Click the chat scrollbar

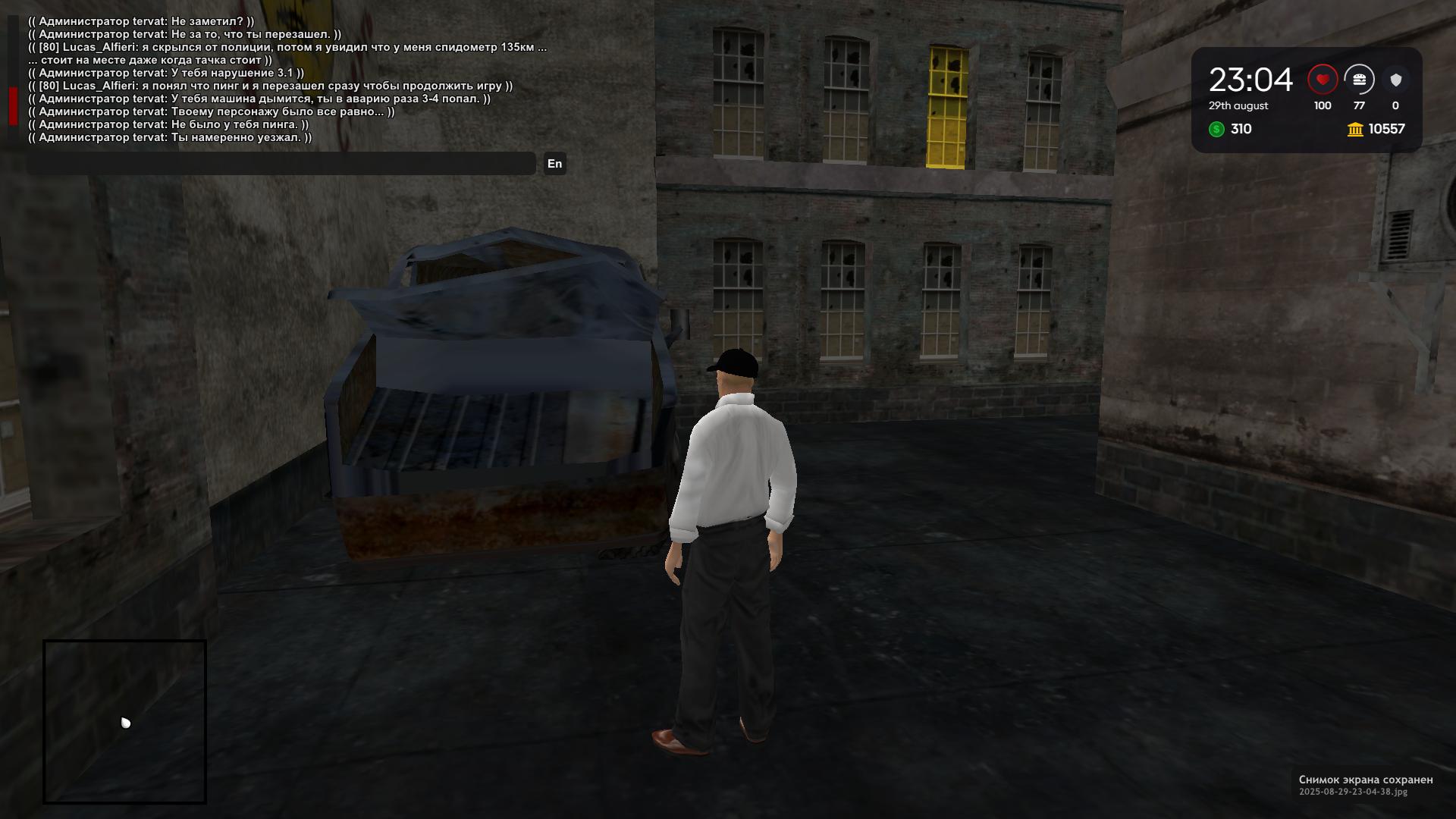click(13, 105)
